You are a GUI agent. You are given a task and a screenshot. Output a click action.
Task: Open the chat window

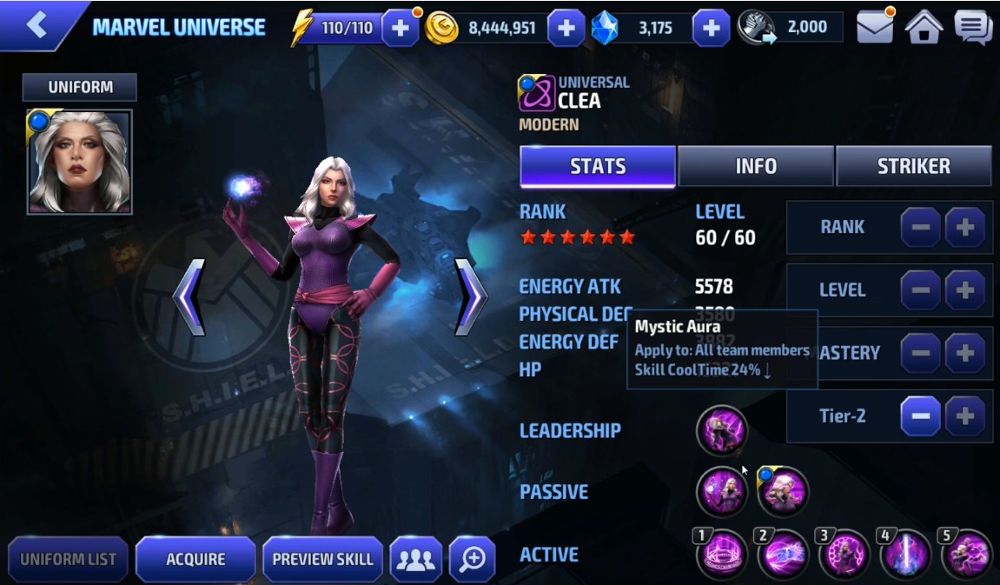(973, 28)
